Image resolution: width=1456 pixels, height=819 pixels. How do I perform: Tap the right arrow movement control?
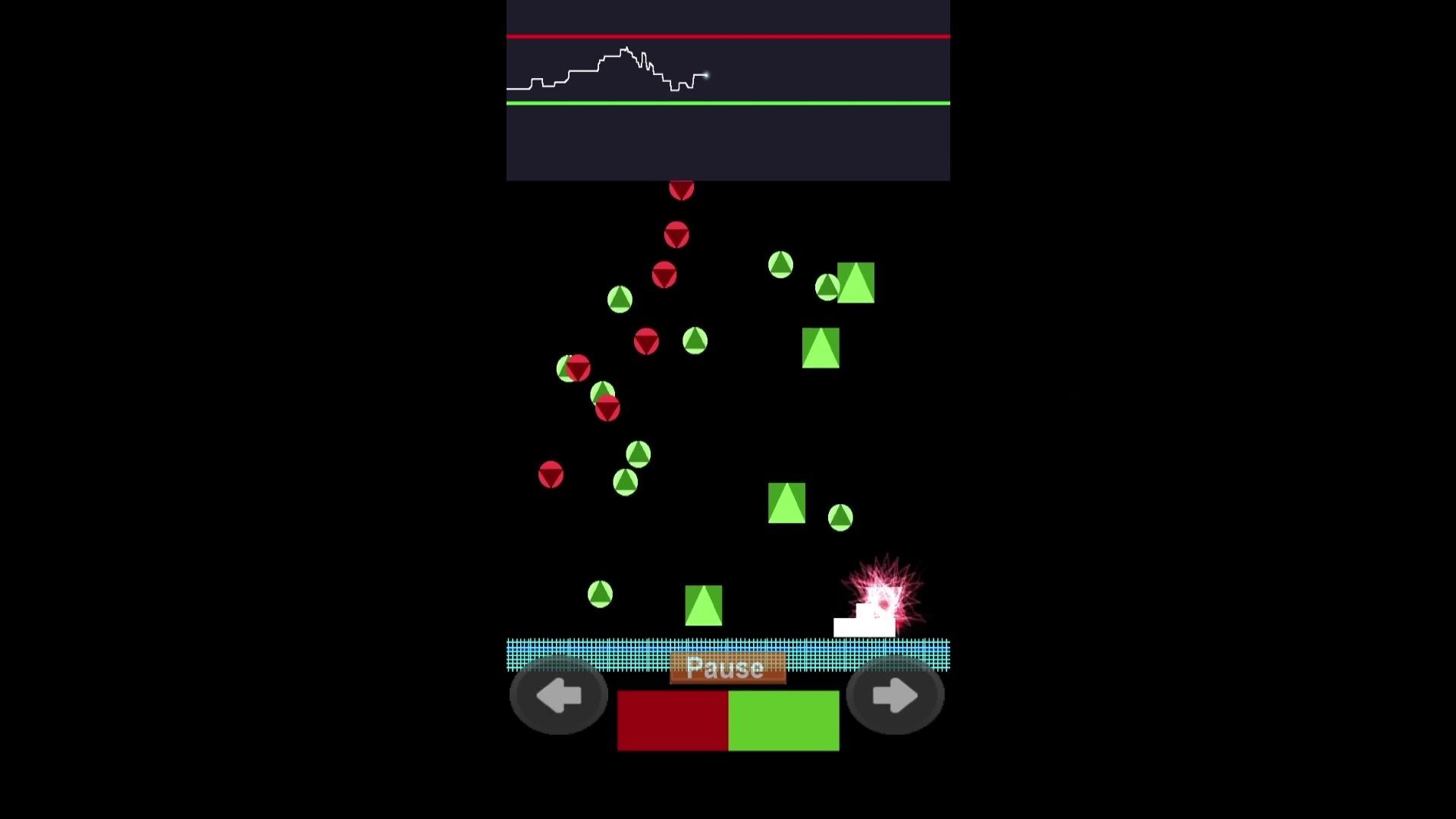click(x=896, y=695)
